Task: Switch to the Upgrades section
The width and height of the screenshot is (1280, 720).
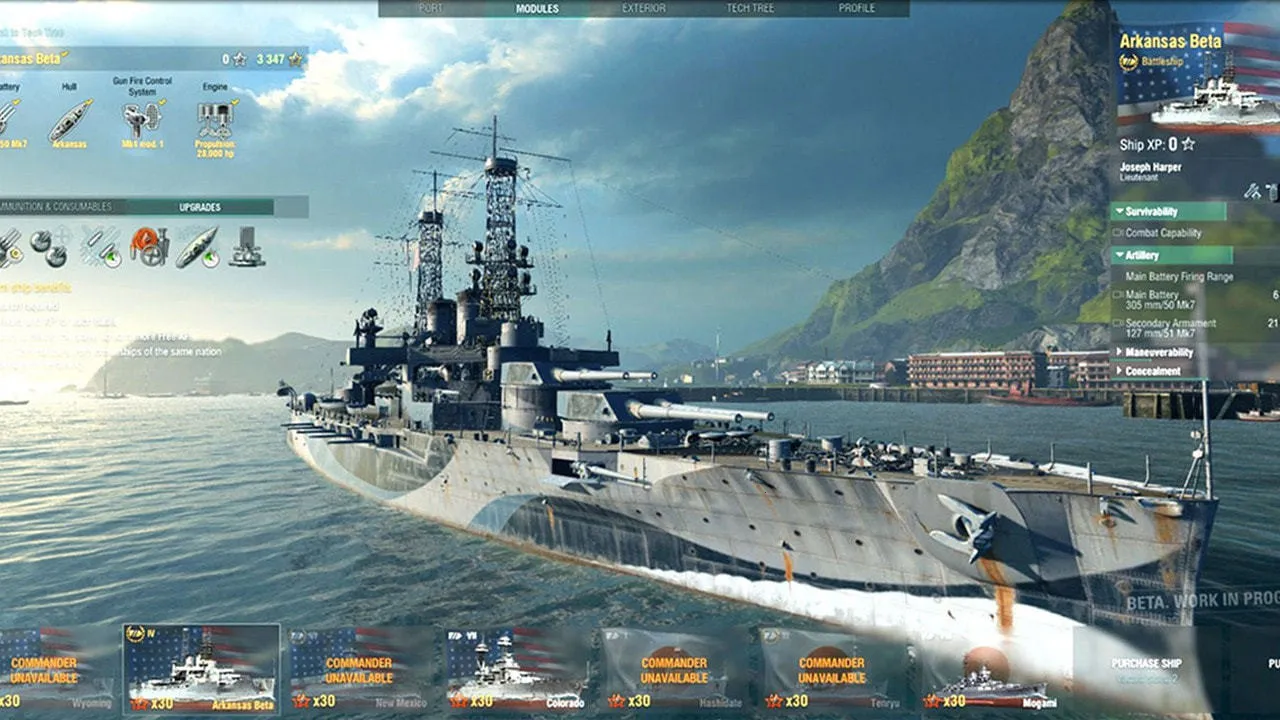Action: [200, 207]
